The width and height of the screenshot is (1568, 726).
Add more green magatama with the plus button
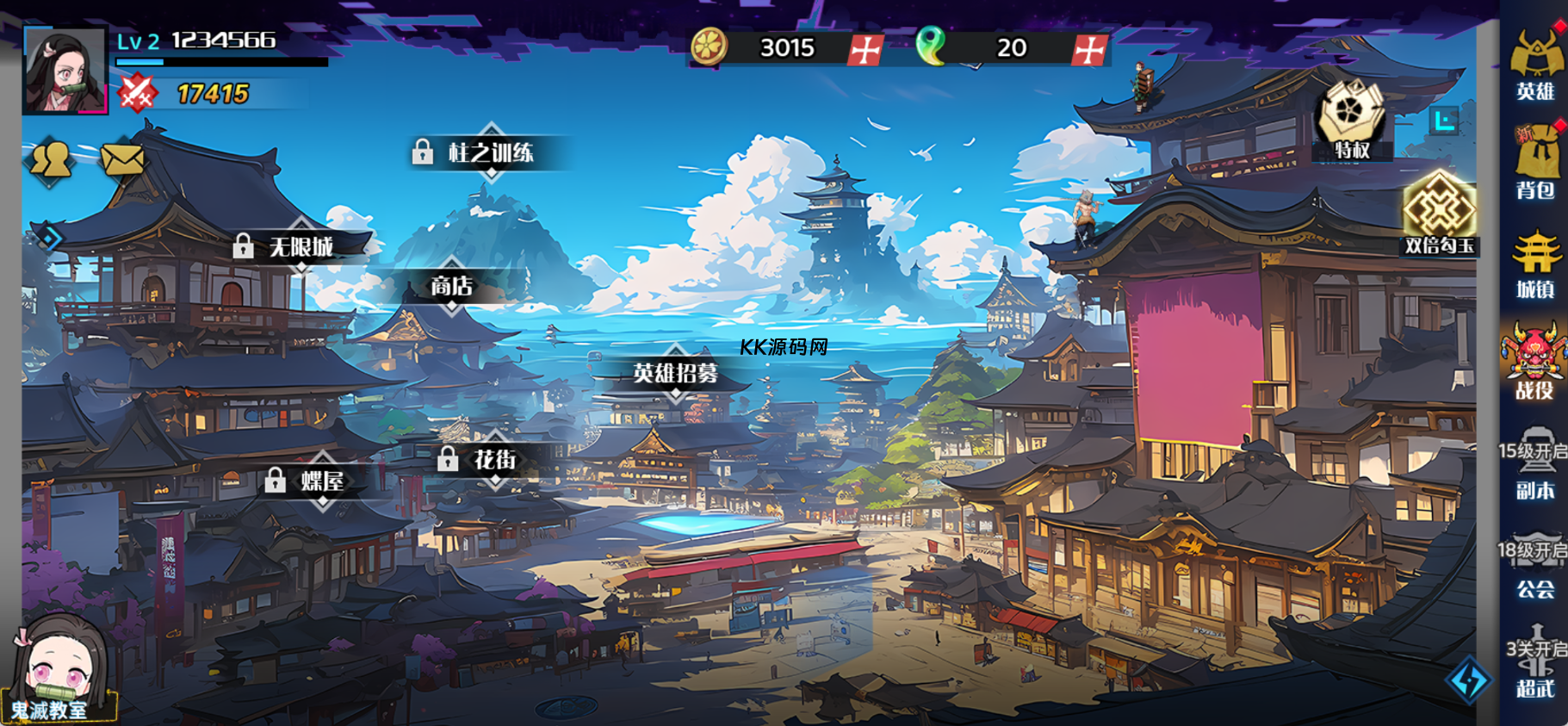(x=1089, y=49)
